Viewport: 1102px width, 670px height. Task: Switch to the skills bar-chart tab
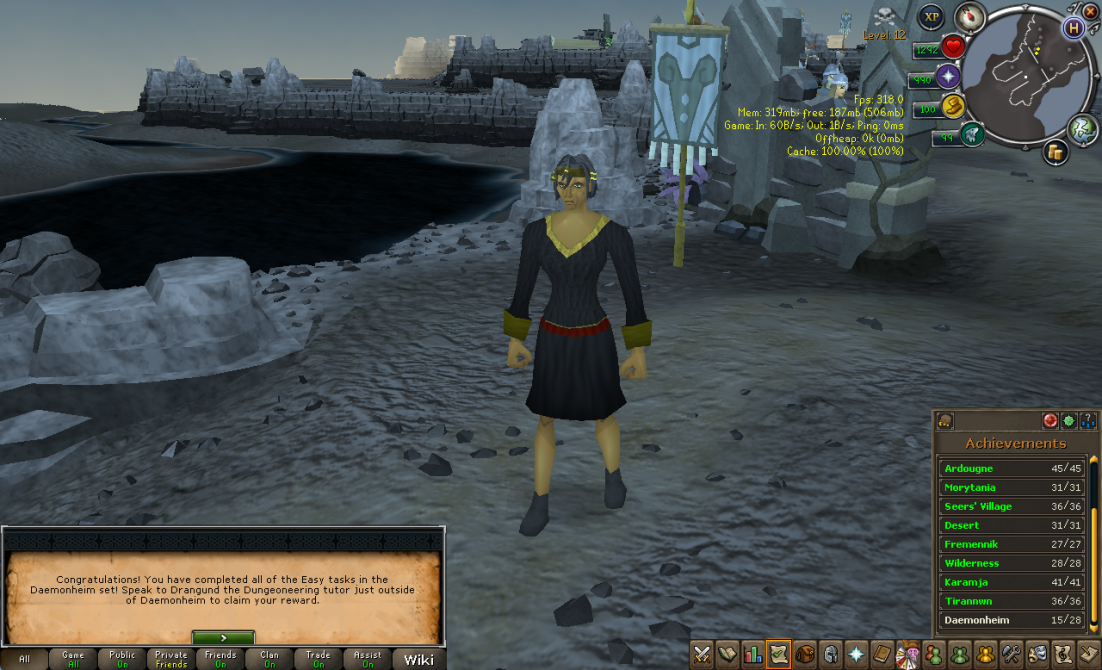(753, 655)
